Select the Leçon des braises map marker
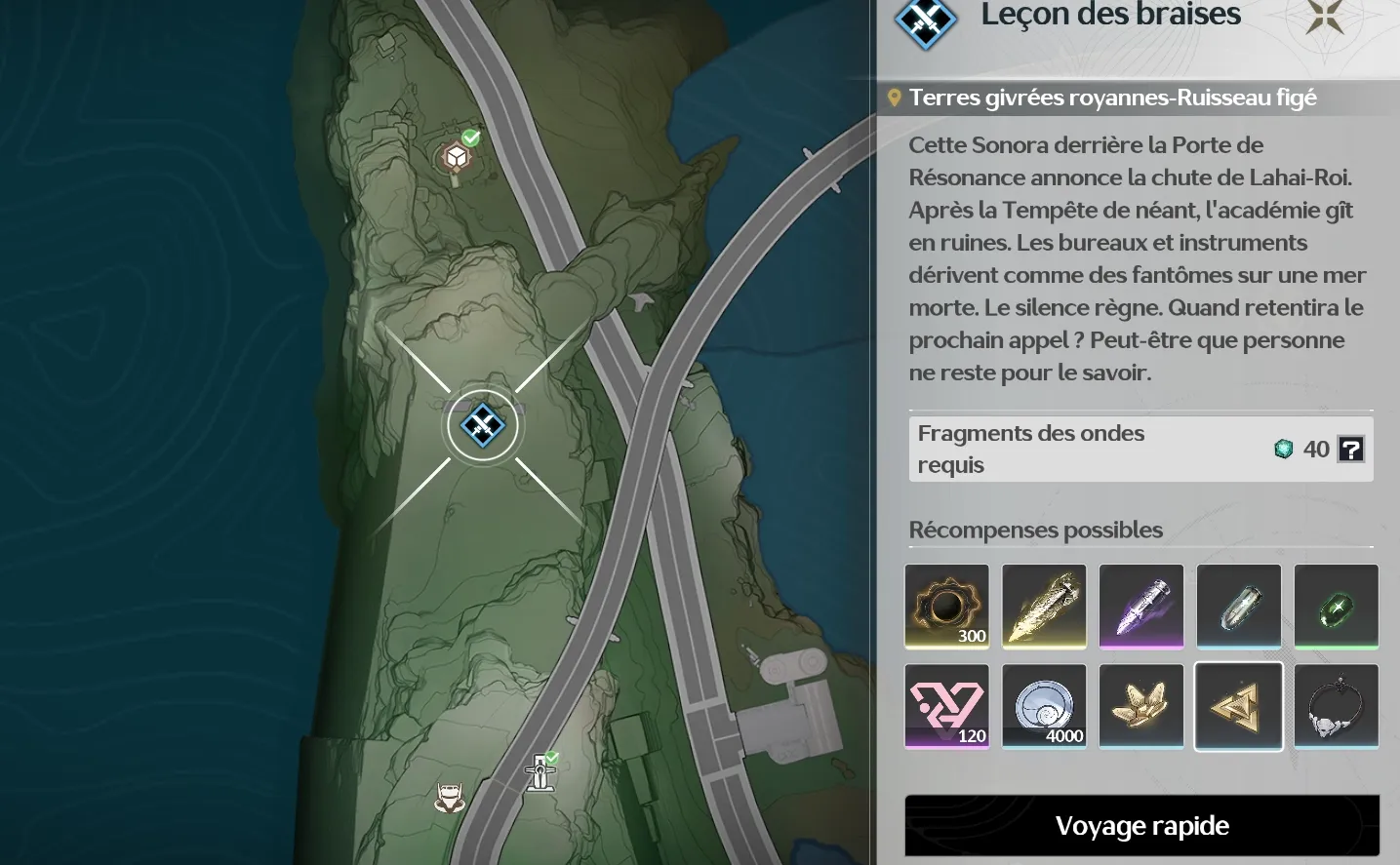The height and width of the screenshot is (865, 1400). click(x=483, y=425)
